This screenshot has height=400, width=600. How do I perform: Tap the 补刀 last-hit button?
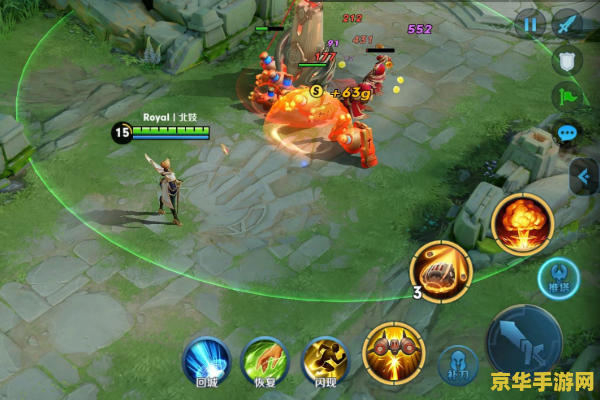(457, 366)
